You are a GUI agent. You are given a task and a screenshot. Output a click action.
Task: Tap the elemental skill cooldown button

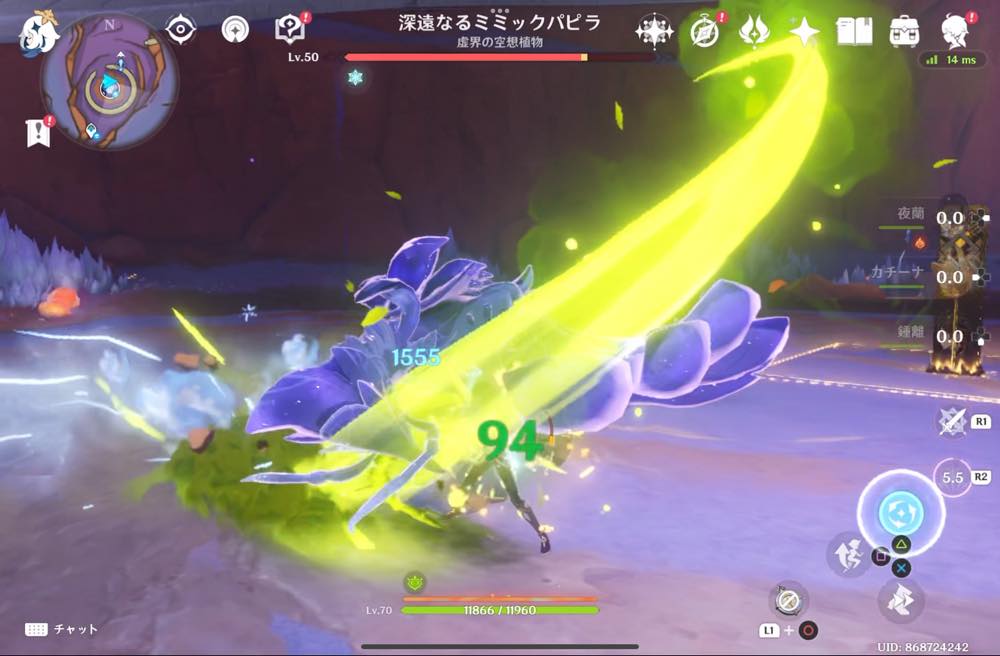954,478
